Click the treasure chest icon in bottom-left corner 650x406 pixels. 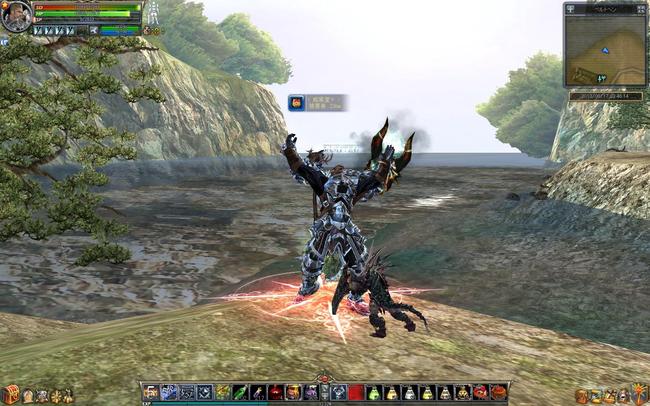[x=10, y=395]
